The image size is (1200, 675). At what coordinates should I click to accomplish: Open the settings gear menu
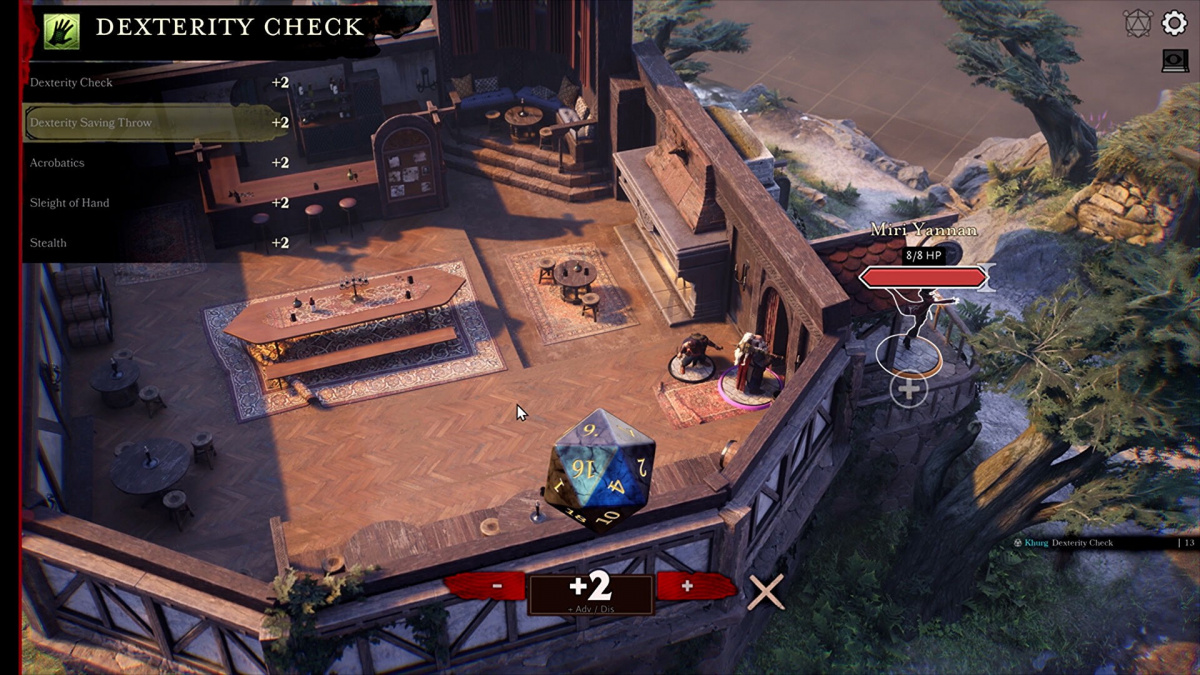[1173, 23]
